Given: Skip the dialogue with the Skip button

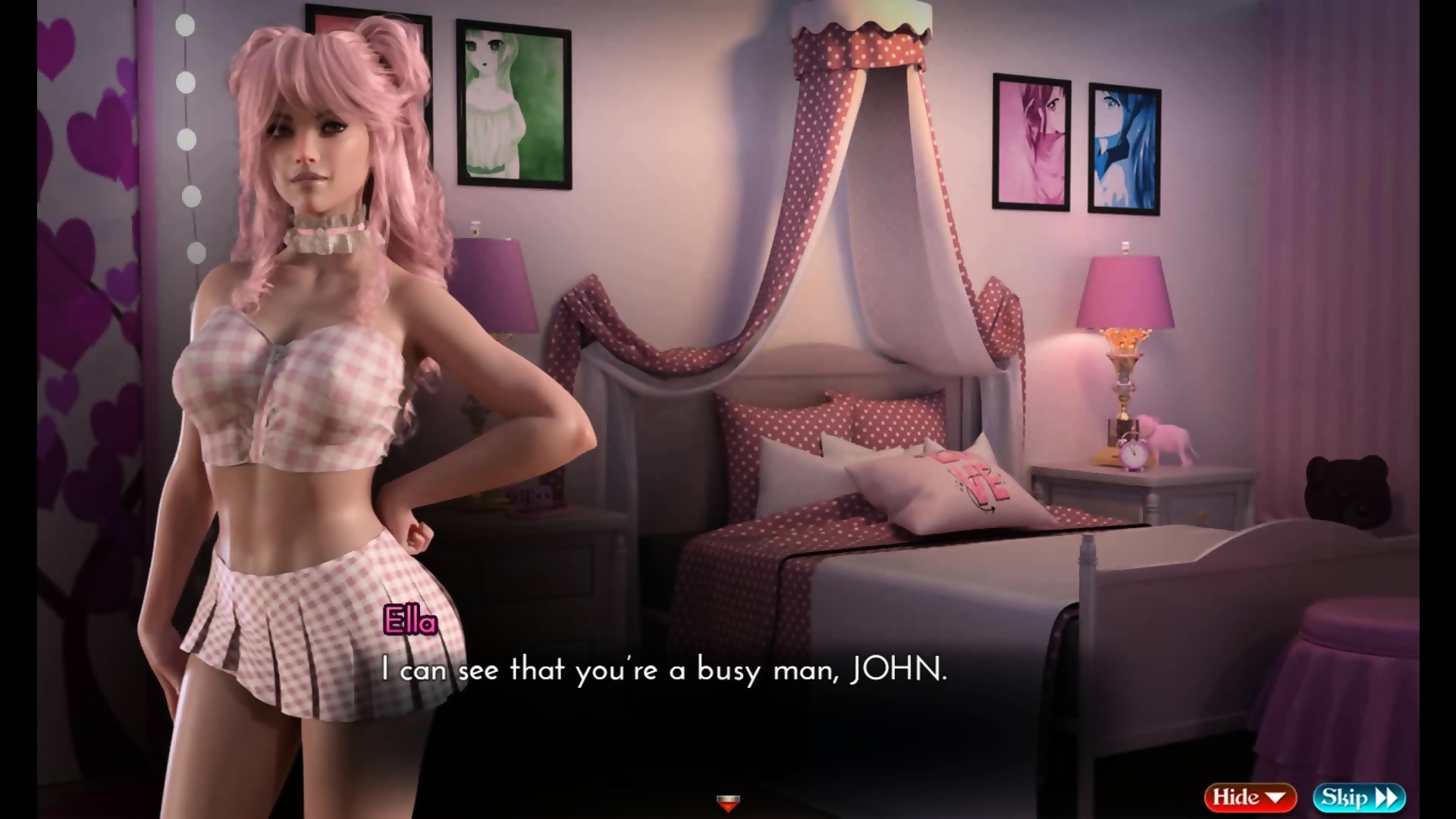Looking at the screenshot, I should pos(1359,797).
